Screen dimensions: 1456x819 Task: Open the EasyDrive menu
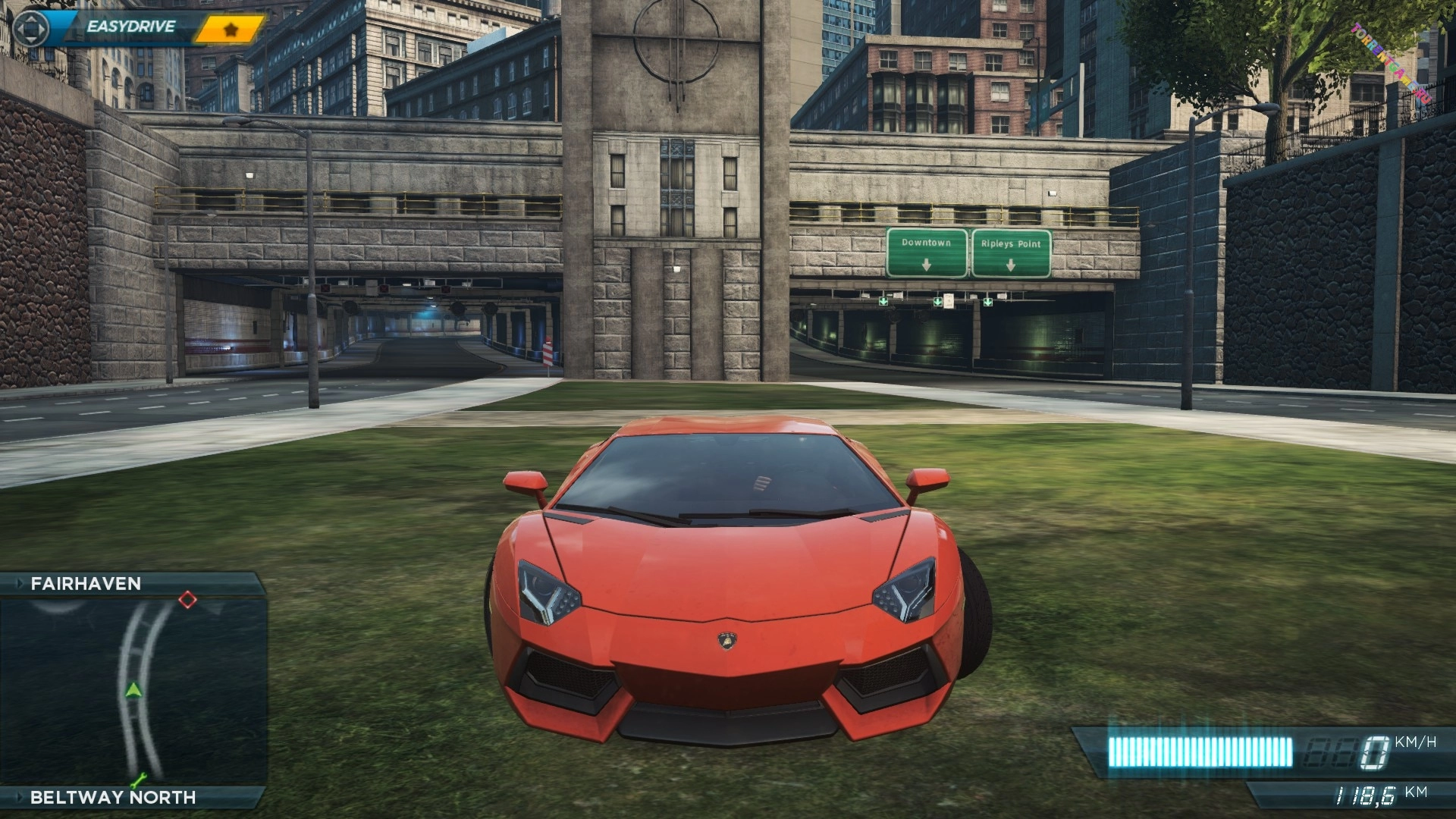[130, 27]
